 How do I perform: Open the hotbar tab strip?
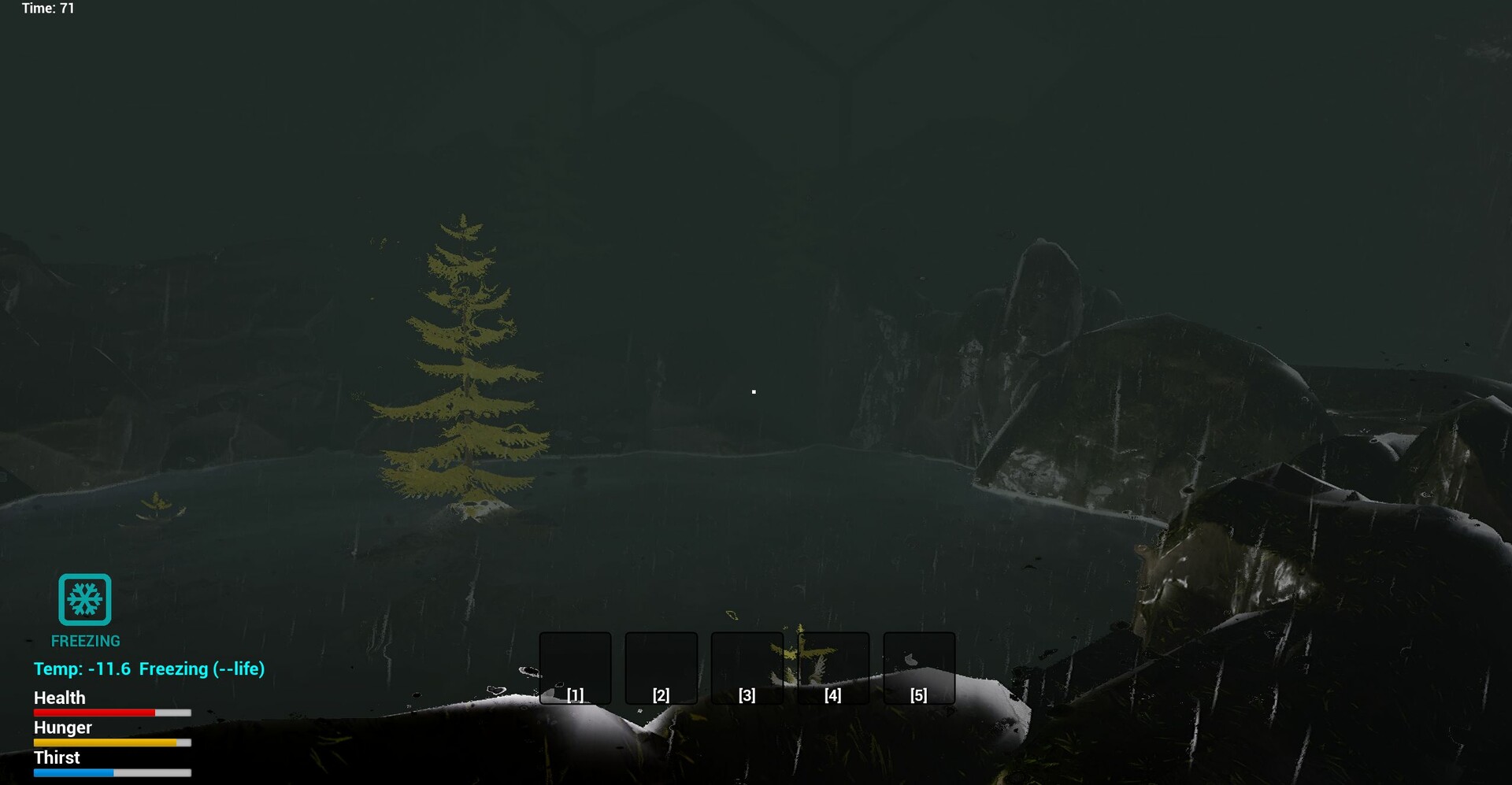coord(747,668)
